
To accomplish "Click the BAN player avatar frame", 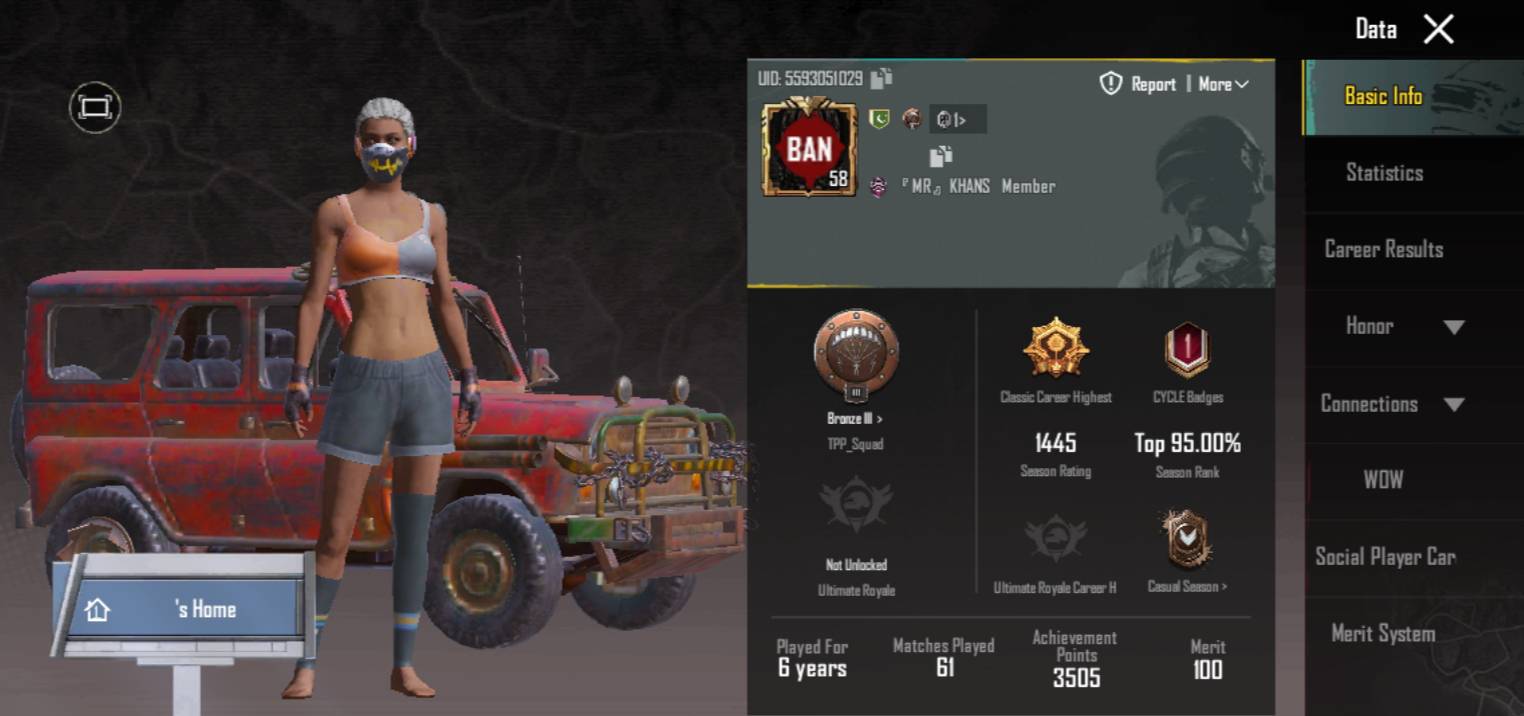I will (x=809, y=147).
